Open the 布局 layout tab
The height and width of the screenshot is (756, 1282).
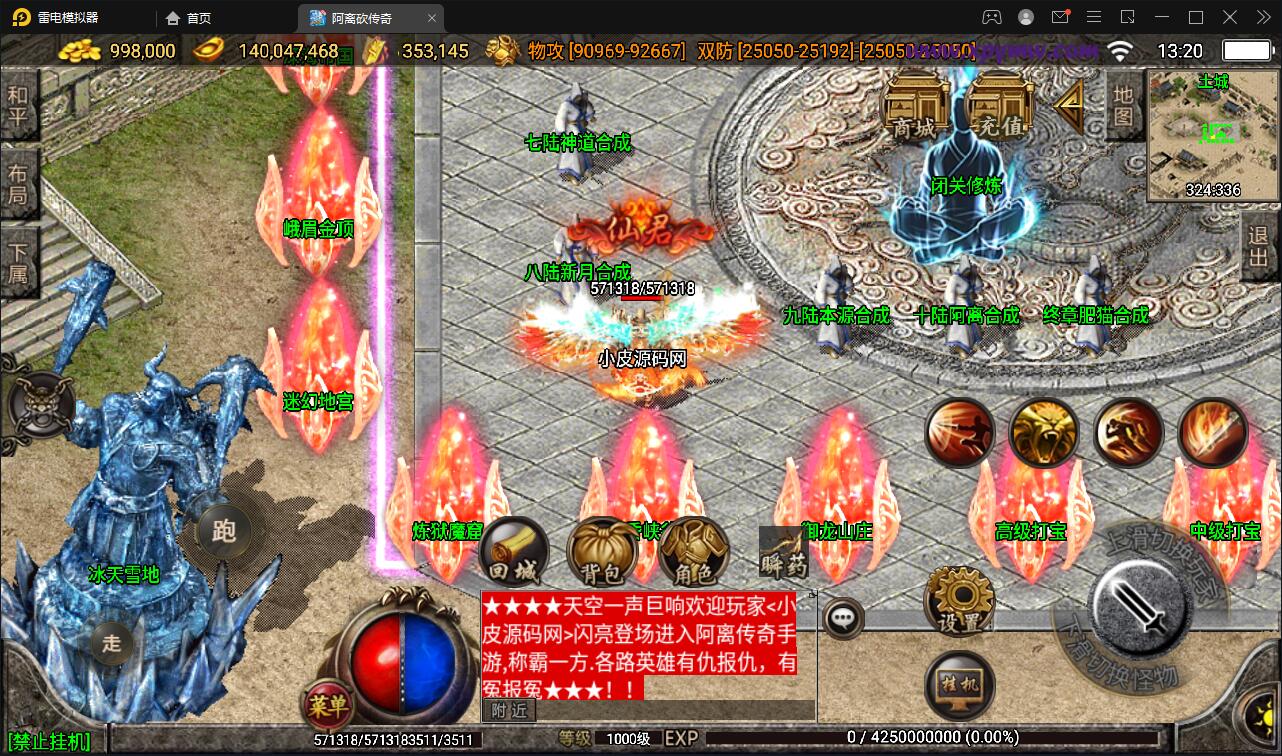[18, 183]
